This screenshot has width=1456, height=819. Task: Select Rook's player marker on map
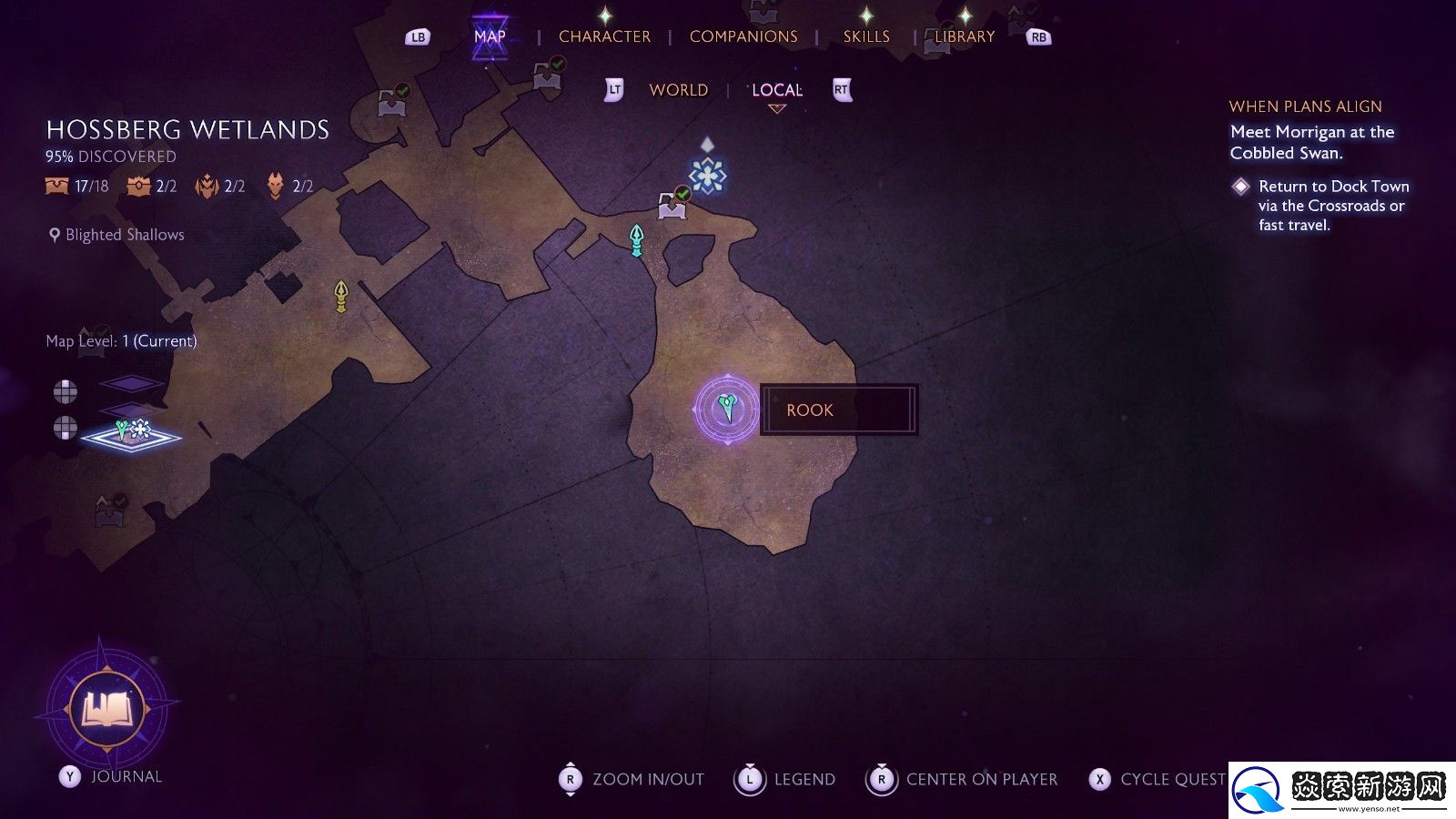(x=726, y=409)
